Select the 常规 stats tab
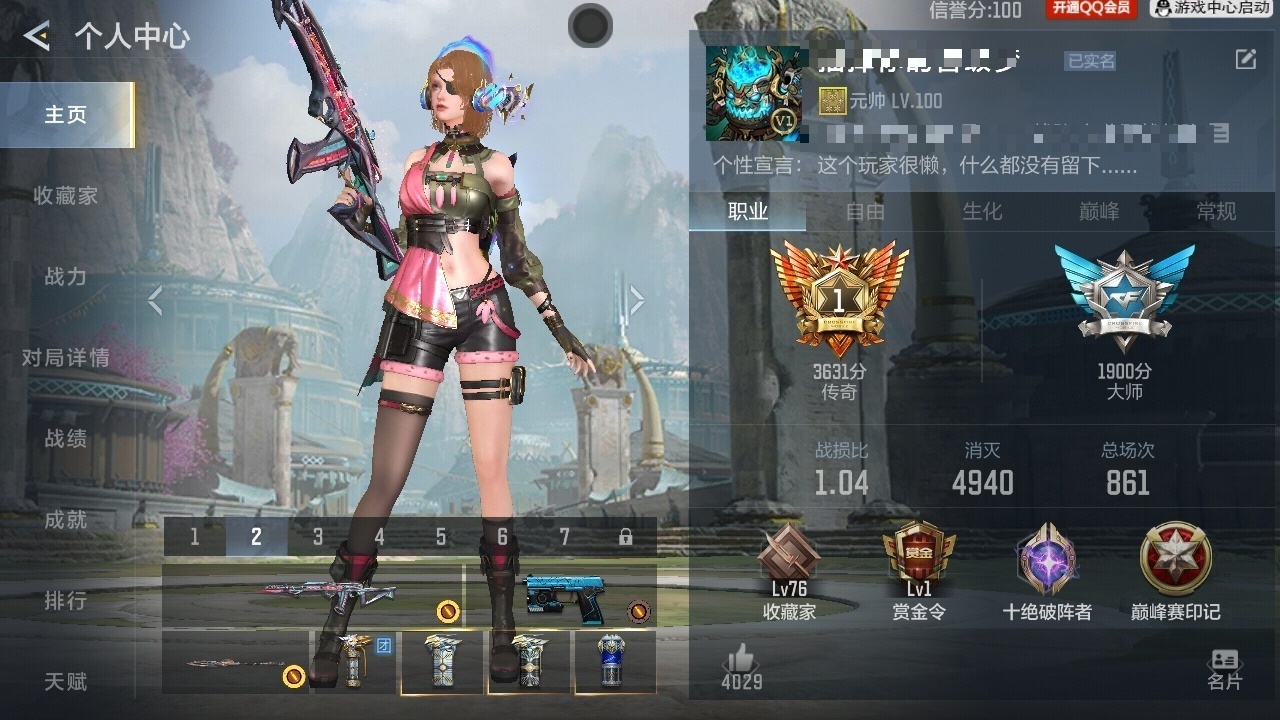This screenshot has width=1280, height=720. click(x=1216, y=212)
